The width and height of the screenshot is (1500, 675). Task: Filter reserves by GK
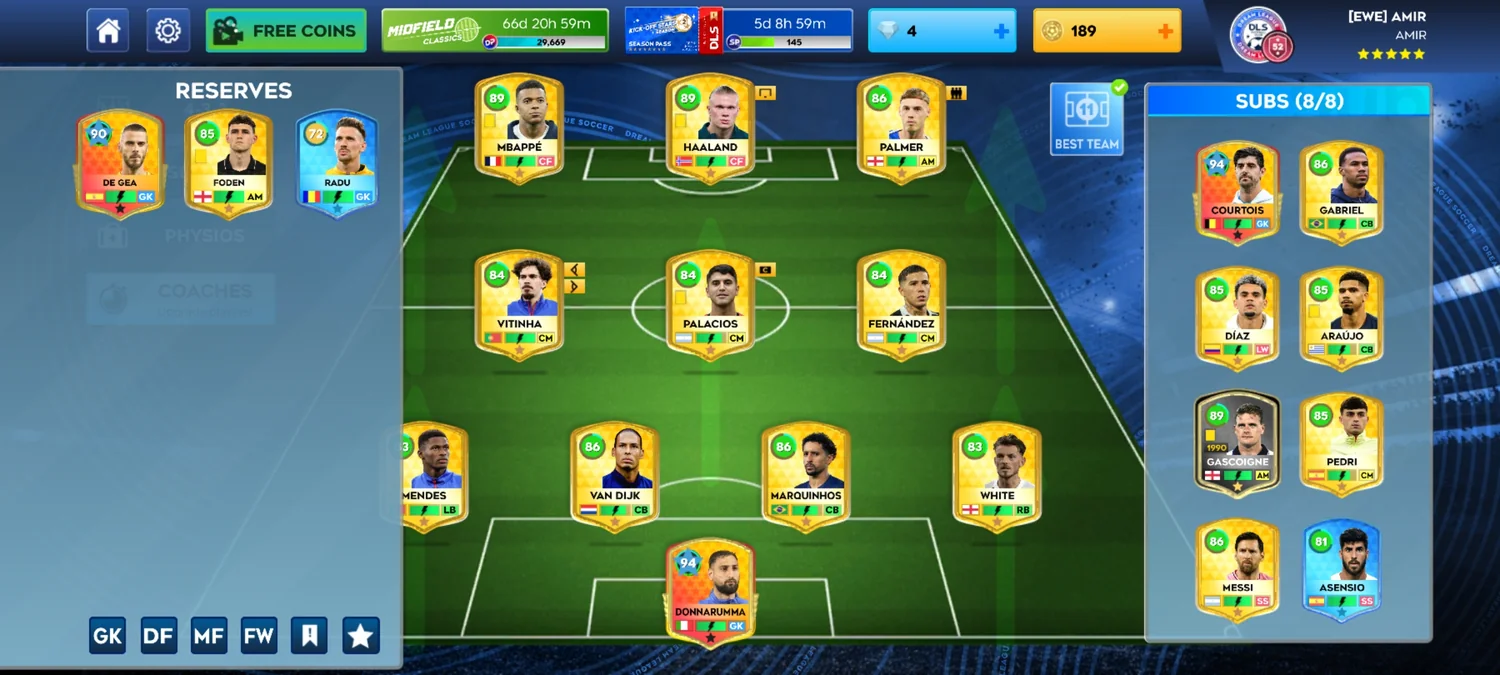point(107,635)
